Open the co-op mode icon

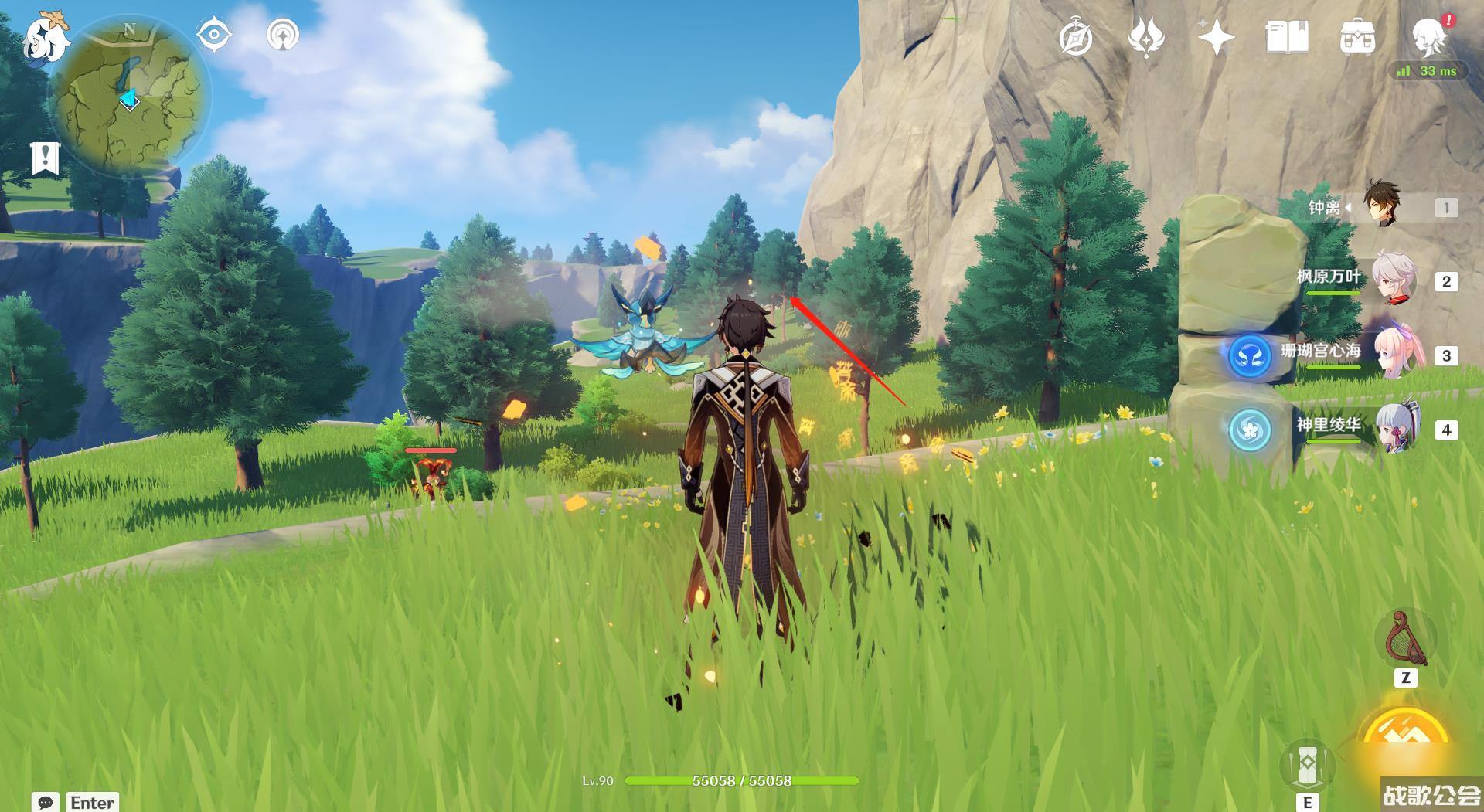pyautogui.click(x=283, y=36)
